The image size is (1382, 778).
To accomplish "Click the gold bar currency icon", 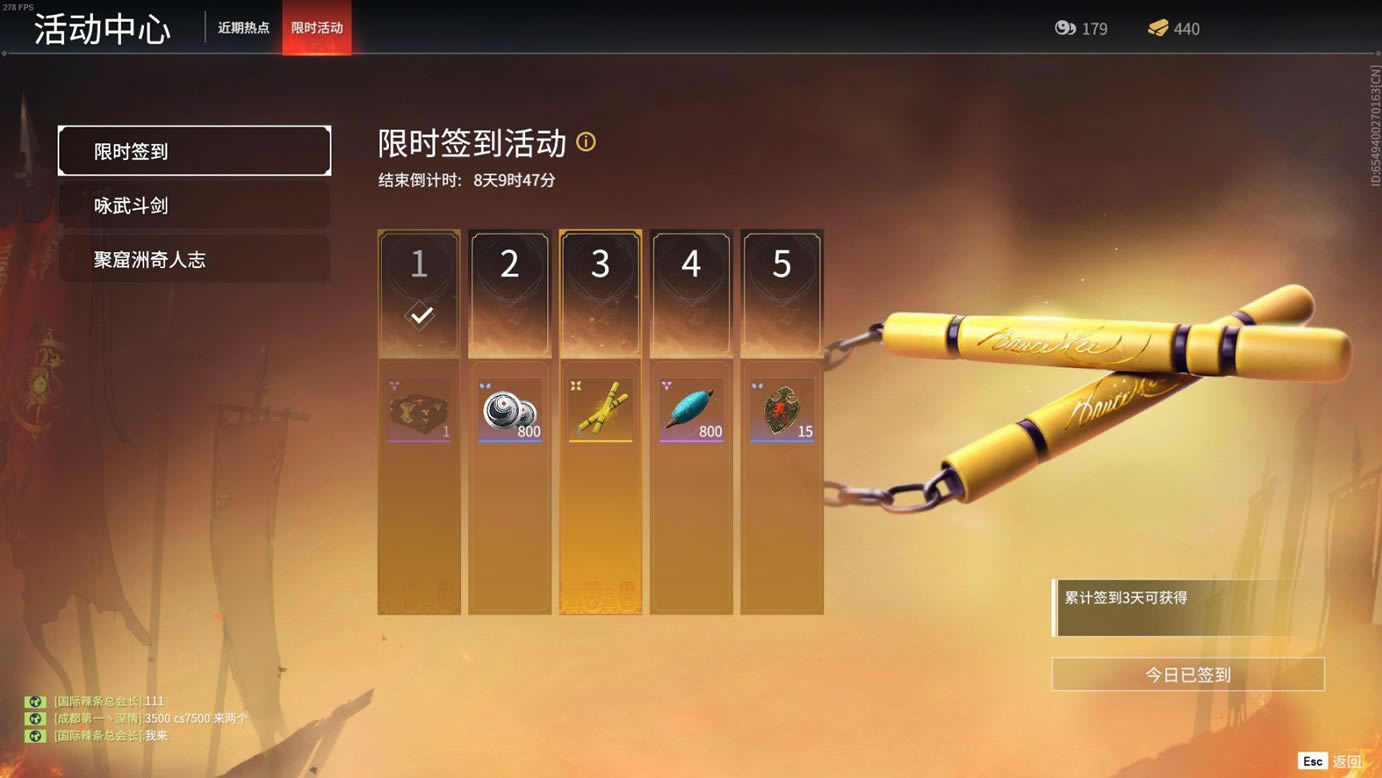I will coord(1158,28).
